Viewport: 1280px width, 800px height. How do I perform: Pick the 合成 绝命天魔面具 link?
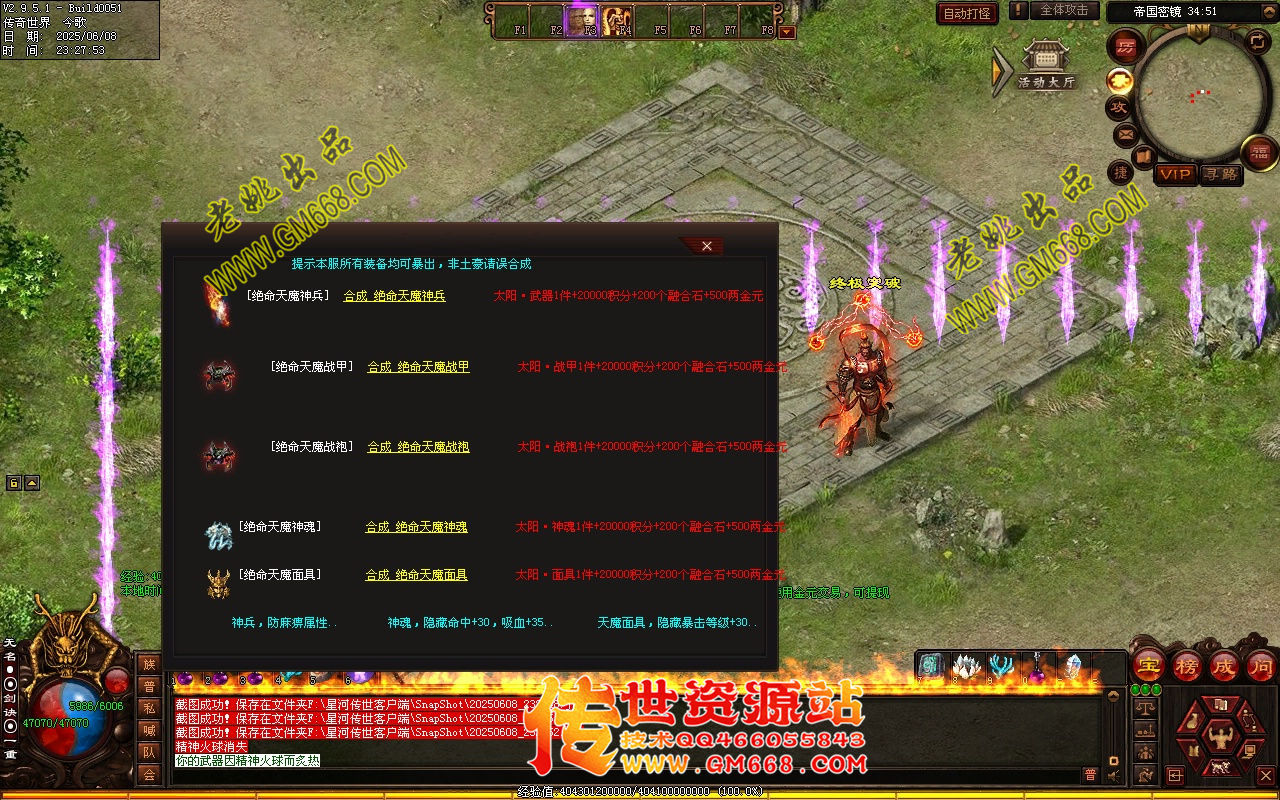point(416,575)
